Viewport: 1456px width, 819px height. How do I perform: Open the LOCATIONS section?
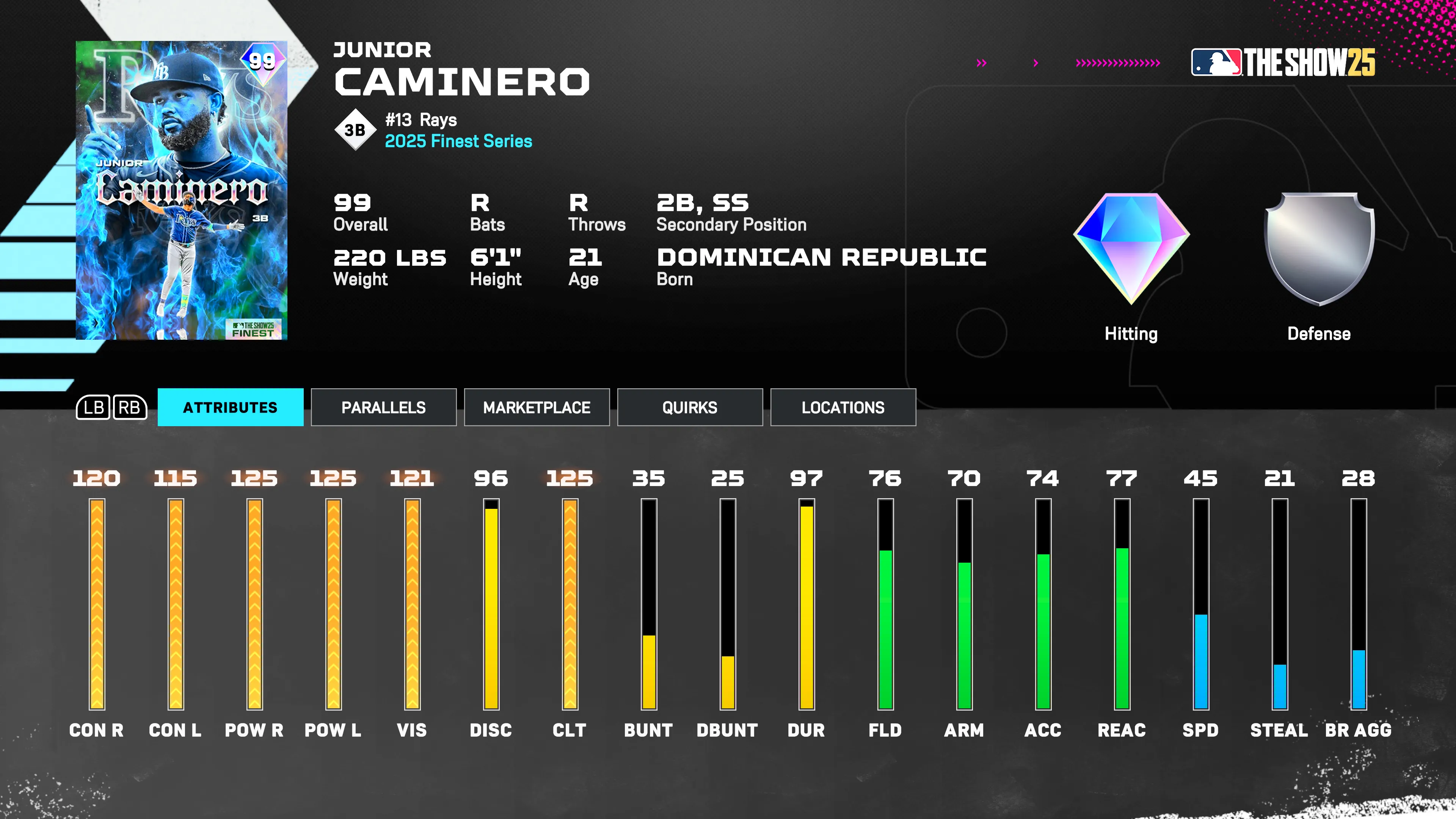(843, 407)
